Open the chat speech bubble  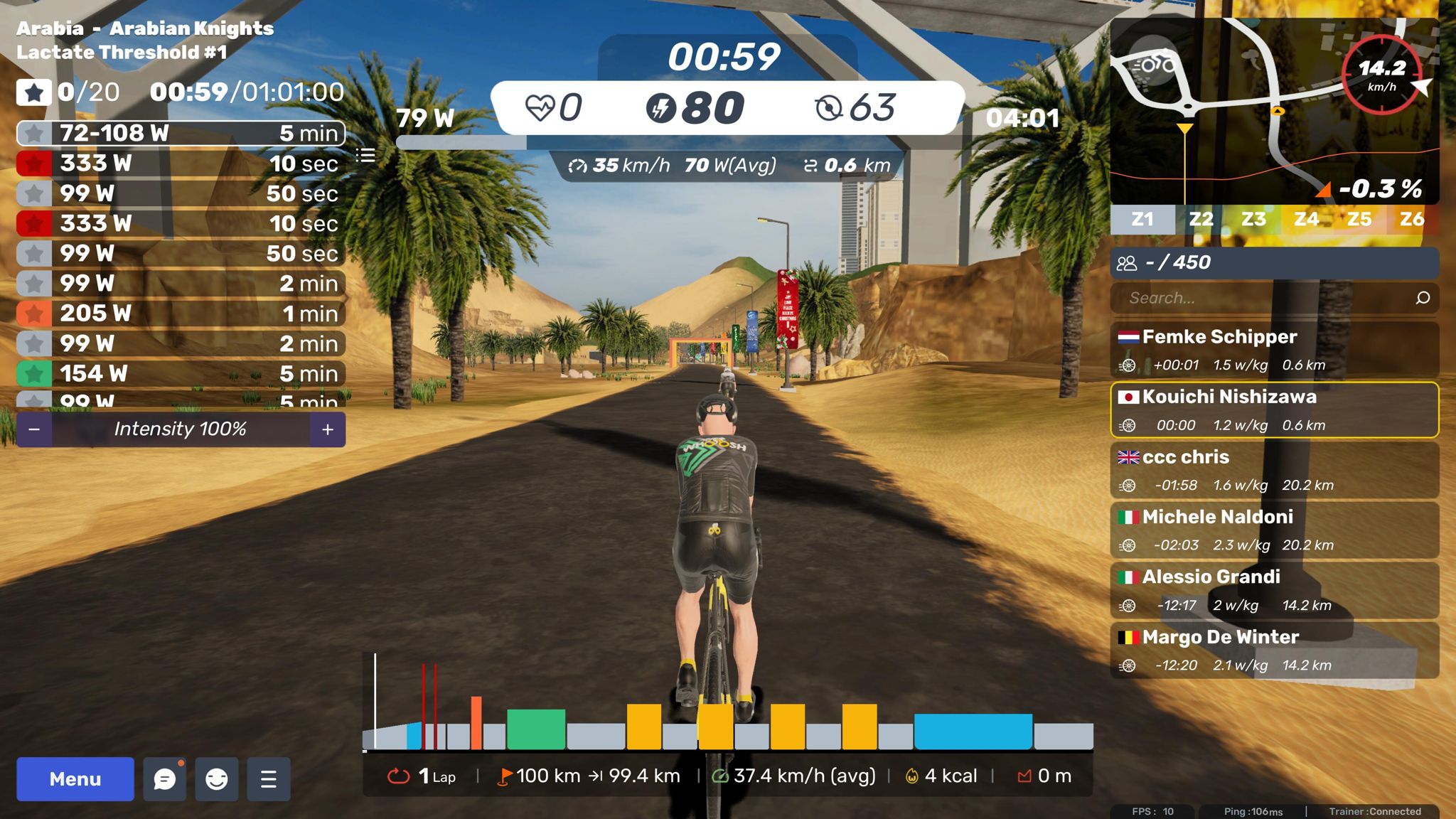click(164, 779)
